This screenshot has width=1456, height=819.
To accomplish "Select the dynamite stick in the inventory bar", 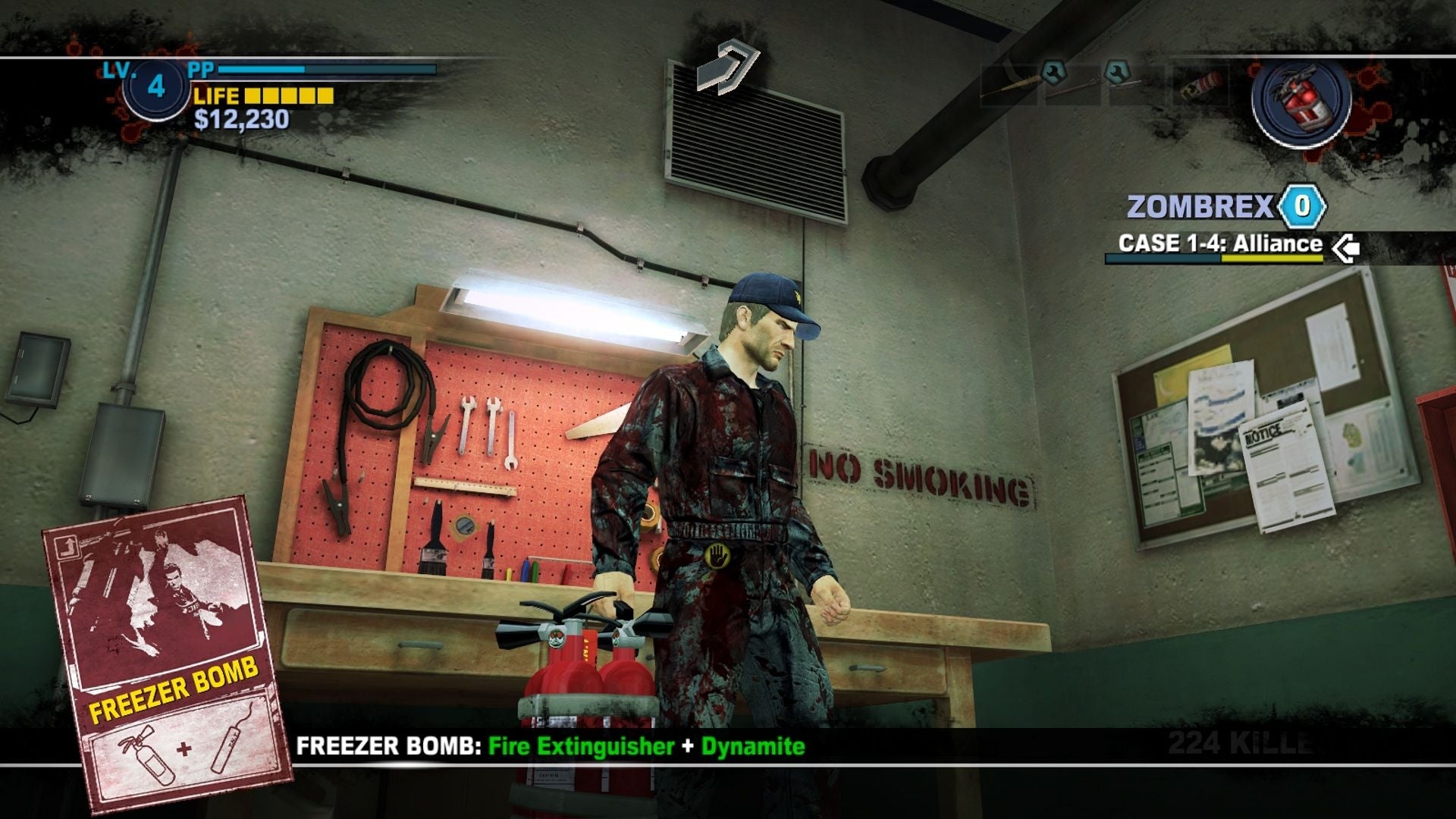I will 1200,85.
